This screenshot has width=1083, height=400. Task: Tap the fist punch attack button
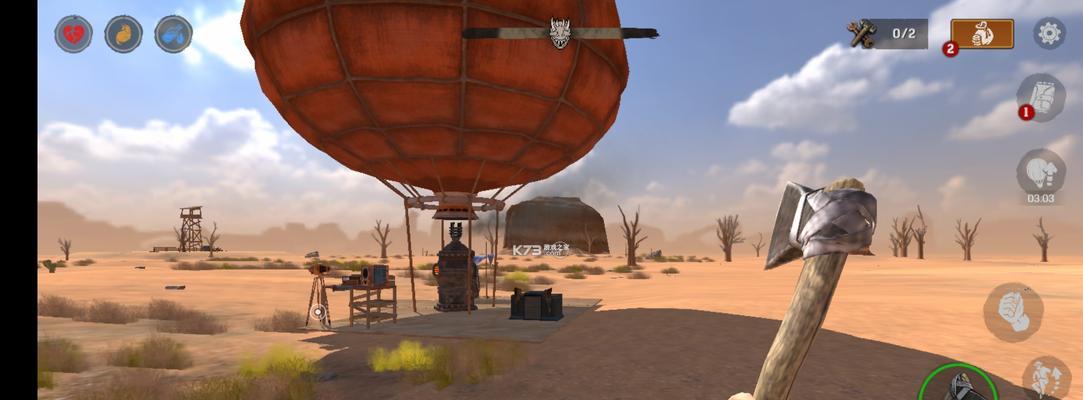(1012, 312)
